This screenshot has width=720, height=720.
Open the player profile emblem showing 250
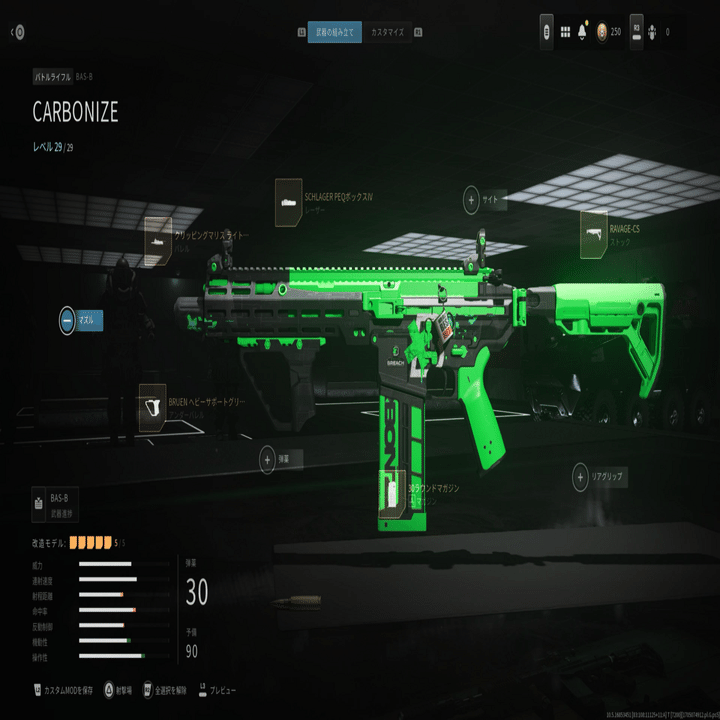[x=601, y=32]
